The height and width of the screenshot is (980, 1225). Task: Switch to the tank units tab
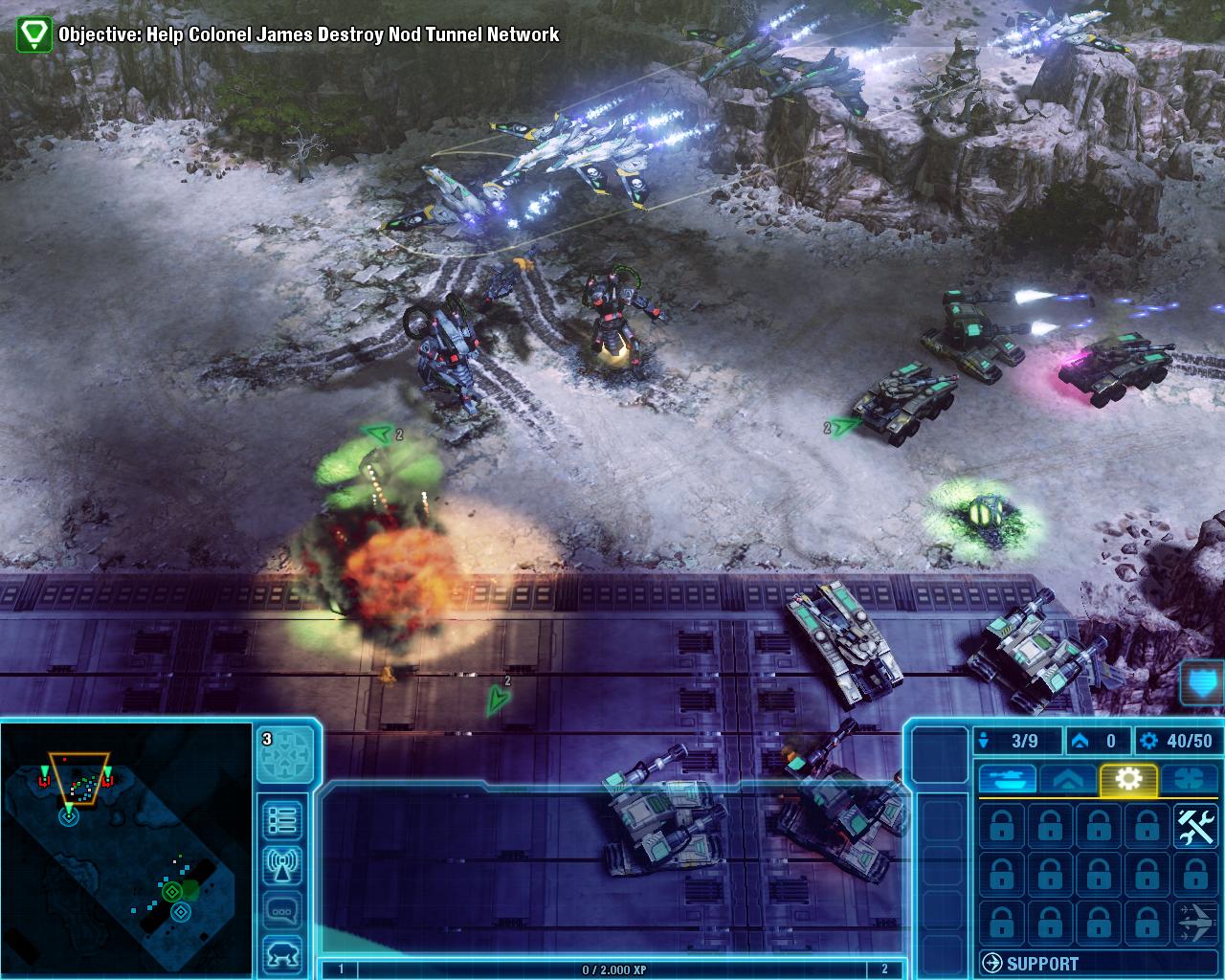pos(1006,779)
